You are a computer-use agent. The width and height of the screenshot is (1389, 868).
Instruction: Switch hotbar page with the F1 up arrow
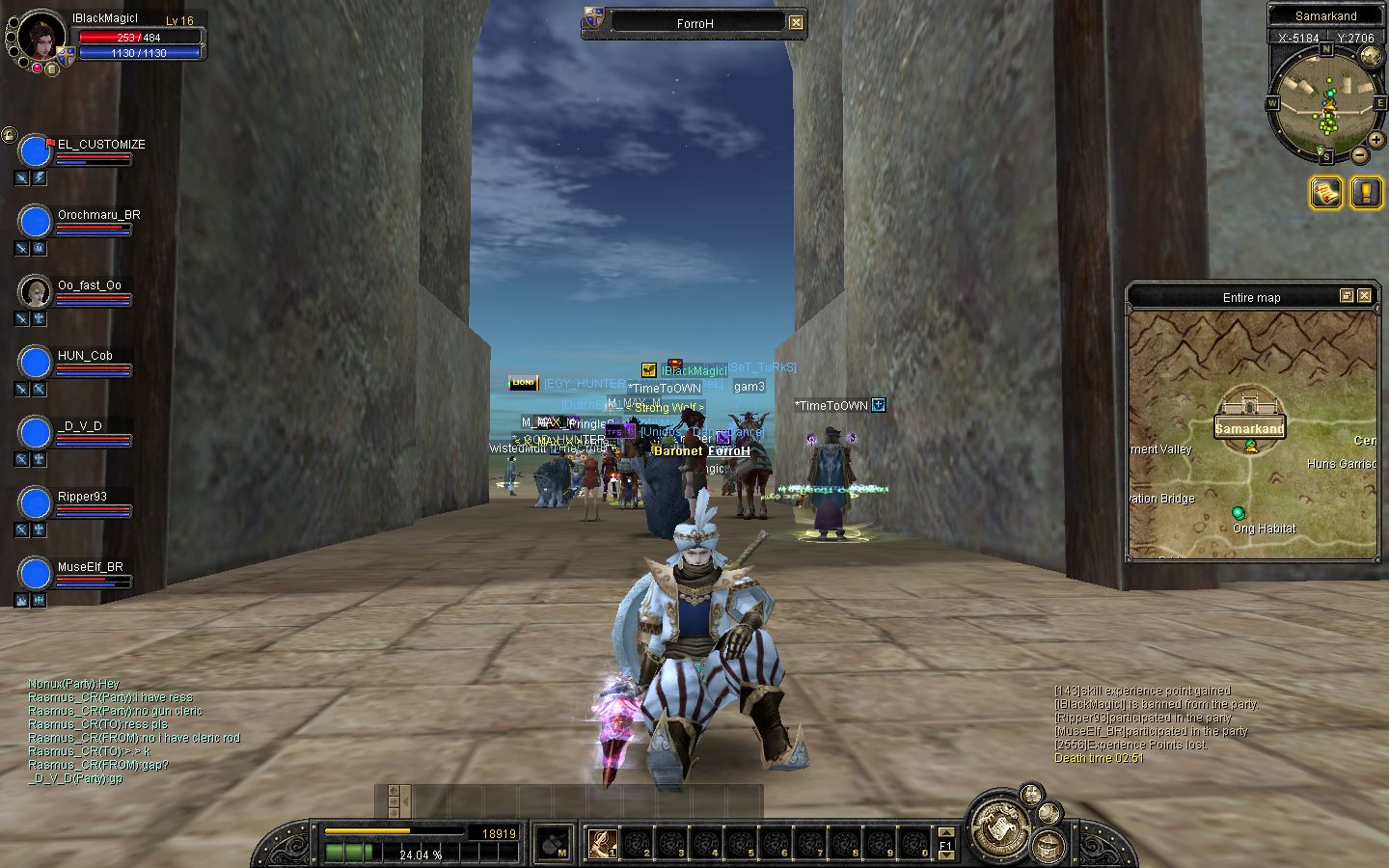tap(945, 832)
